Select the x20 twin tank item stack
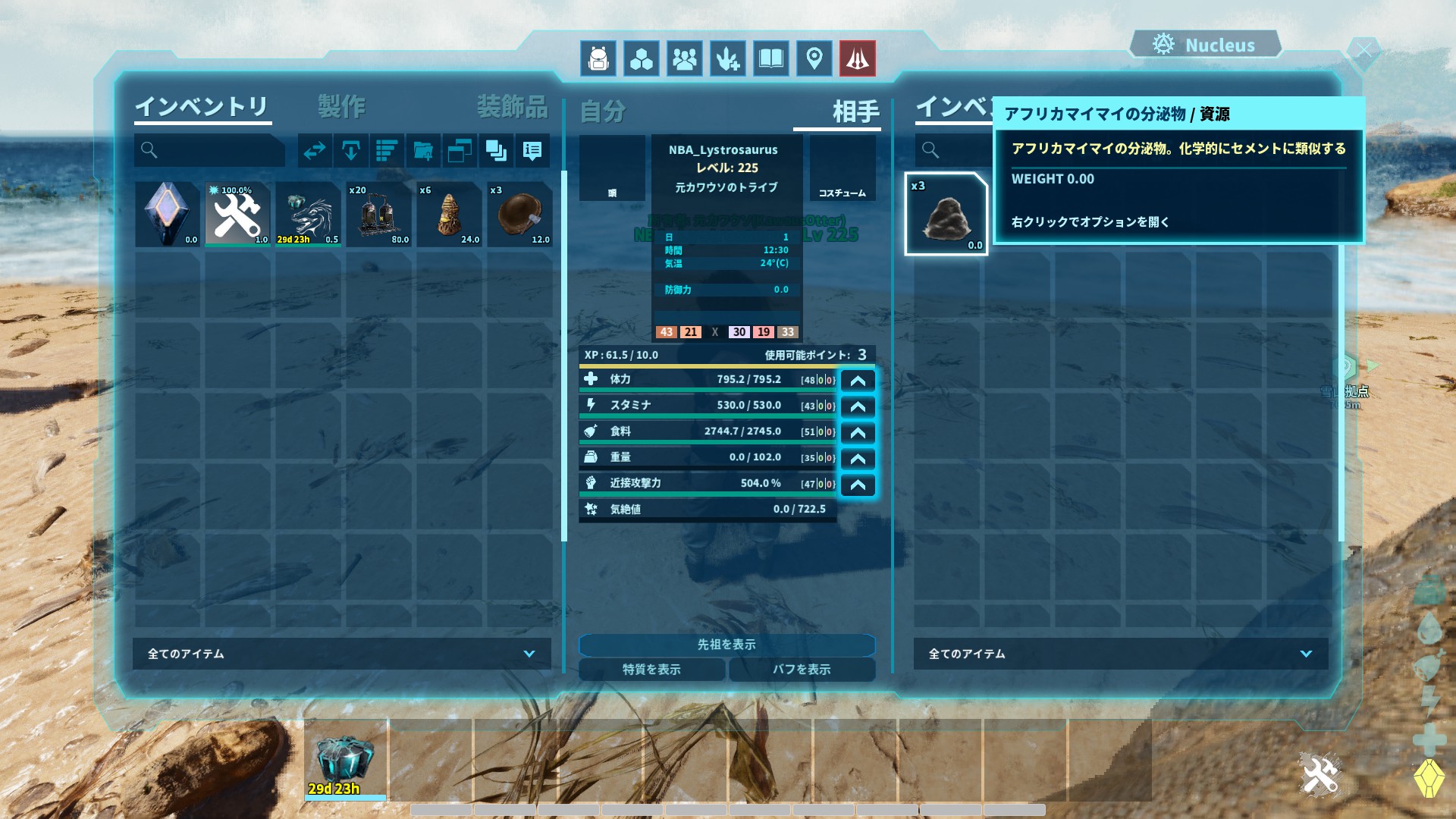The height and width of the screenshot is (819, 1456). [378, 214]
